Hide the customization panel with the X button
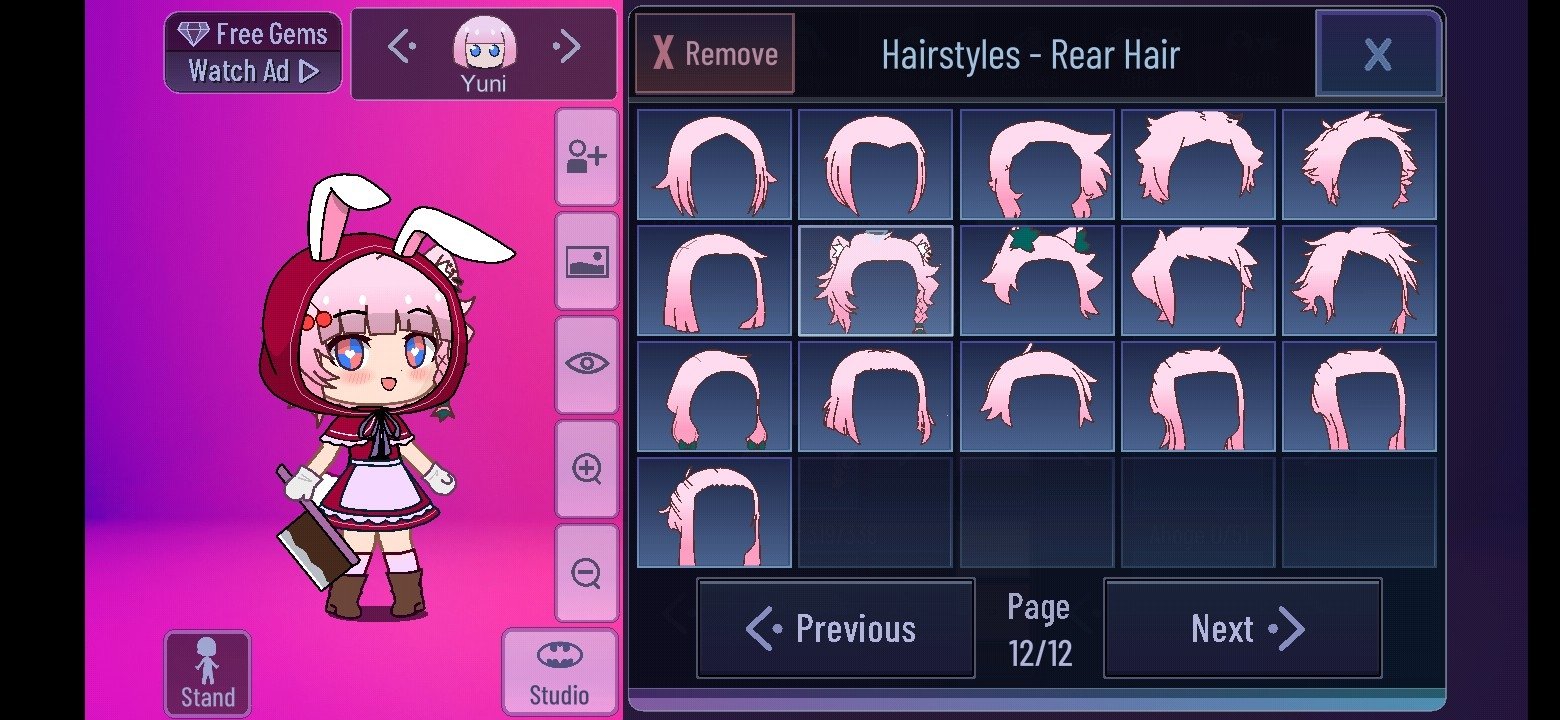The image size is (1560, 720). click(x=1378, y=55)
